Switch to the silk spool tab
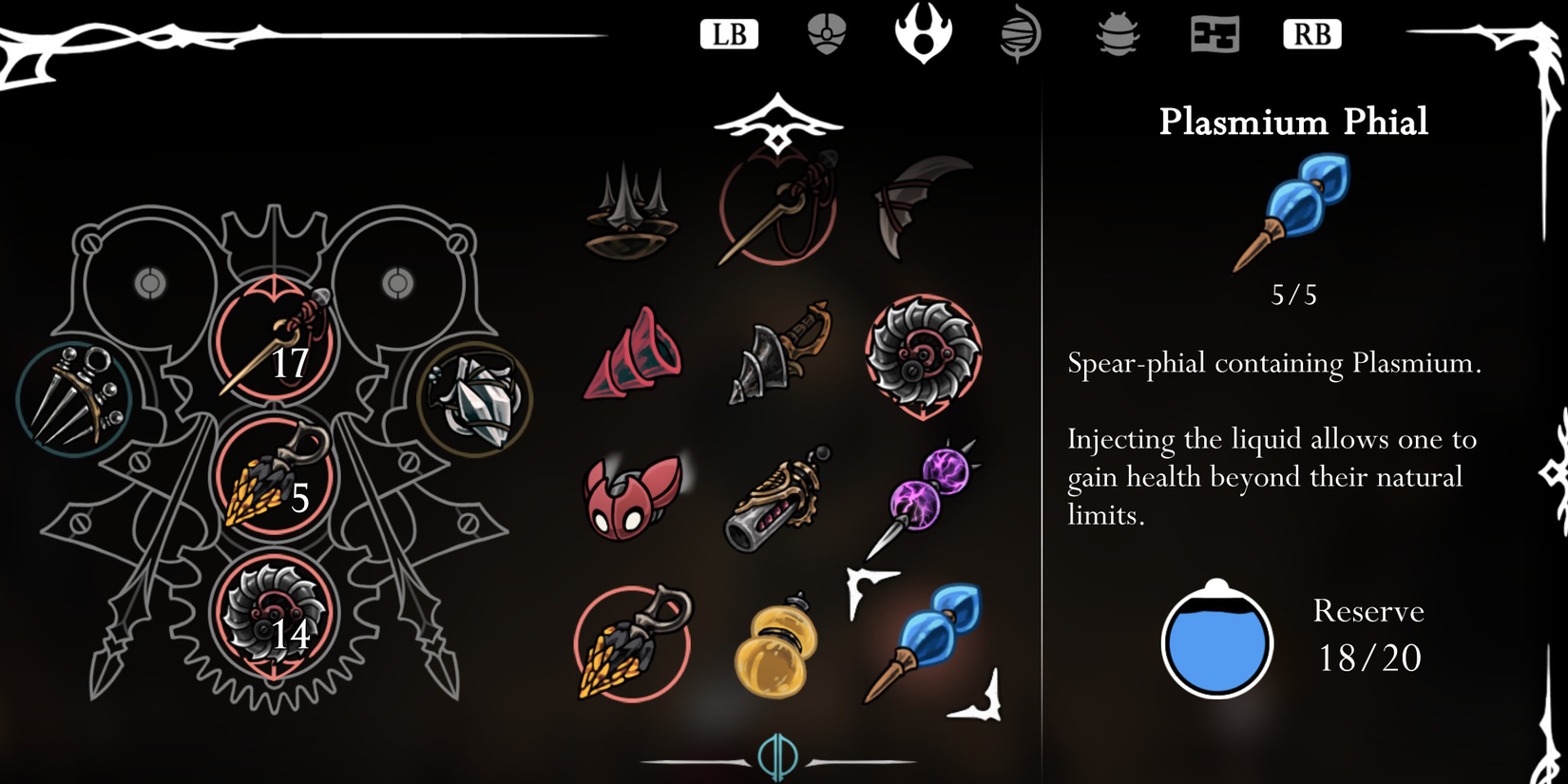The width and height of the screenshot is (1568, 784). tap(1019, 33)
